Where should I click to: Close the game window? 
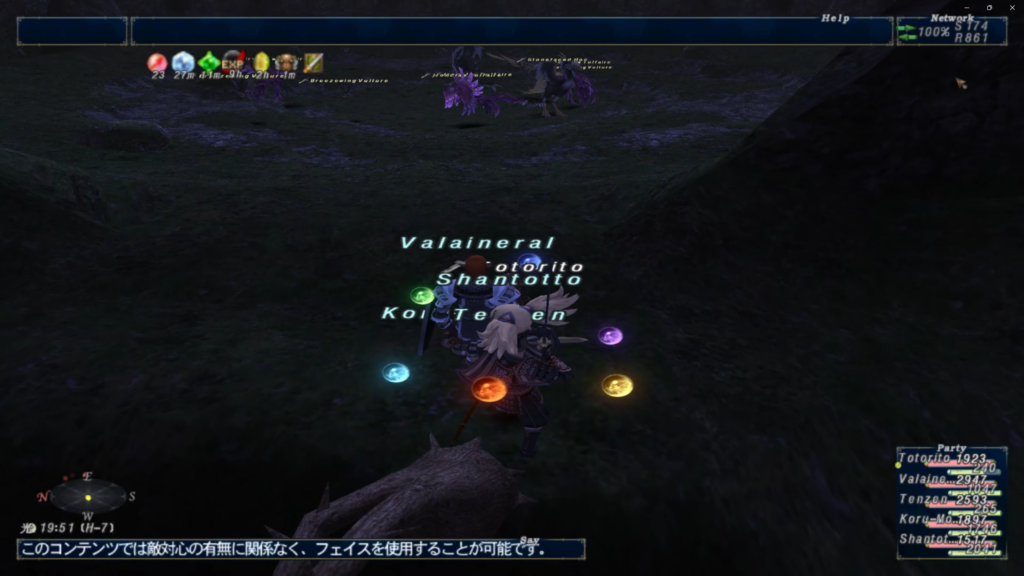point(1010,7)
